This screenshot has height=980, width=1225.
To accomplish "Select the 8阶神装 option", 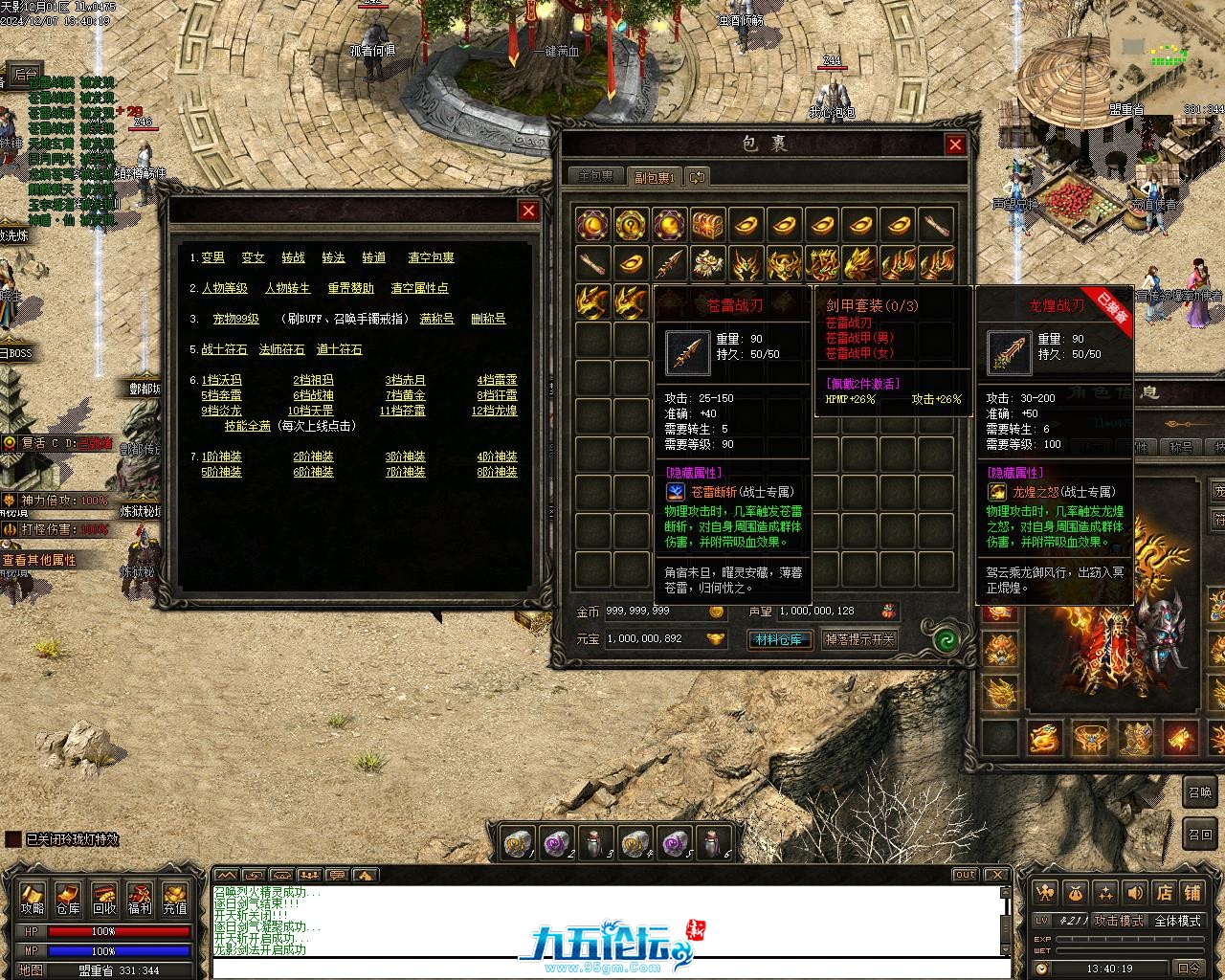I will (497, 472).
